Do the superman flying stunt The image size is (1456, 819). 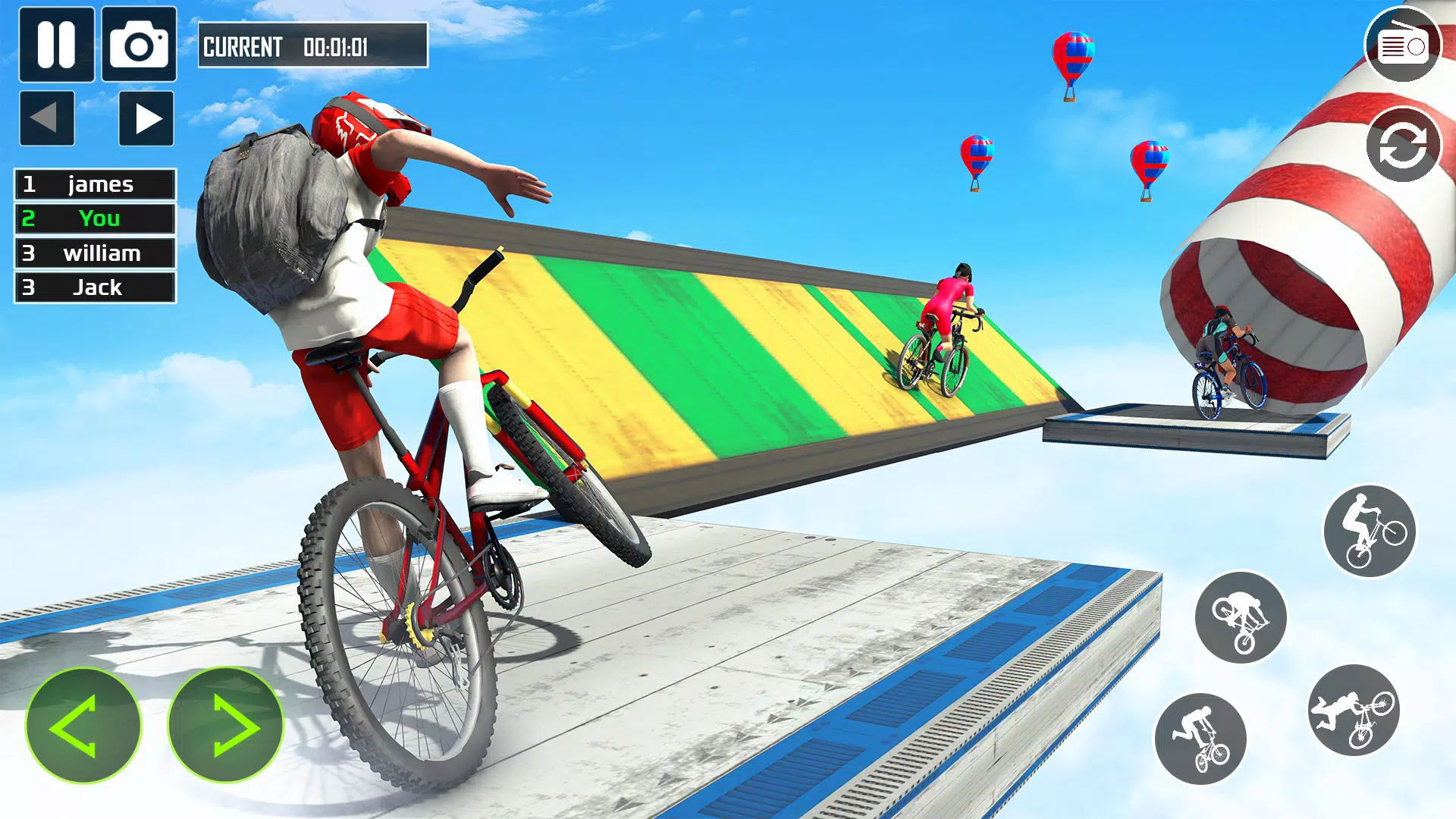(1354, 711)
